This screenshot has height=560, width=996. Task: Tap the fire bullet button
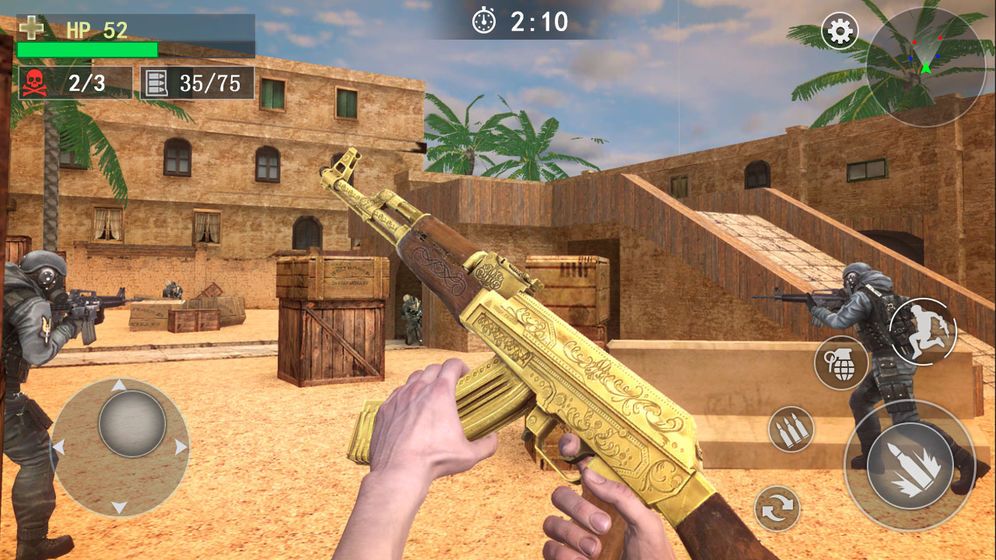tap(909, 465)
